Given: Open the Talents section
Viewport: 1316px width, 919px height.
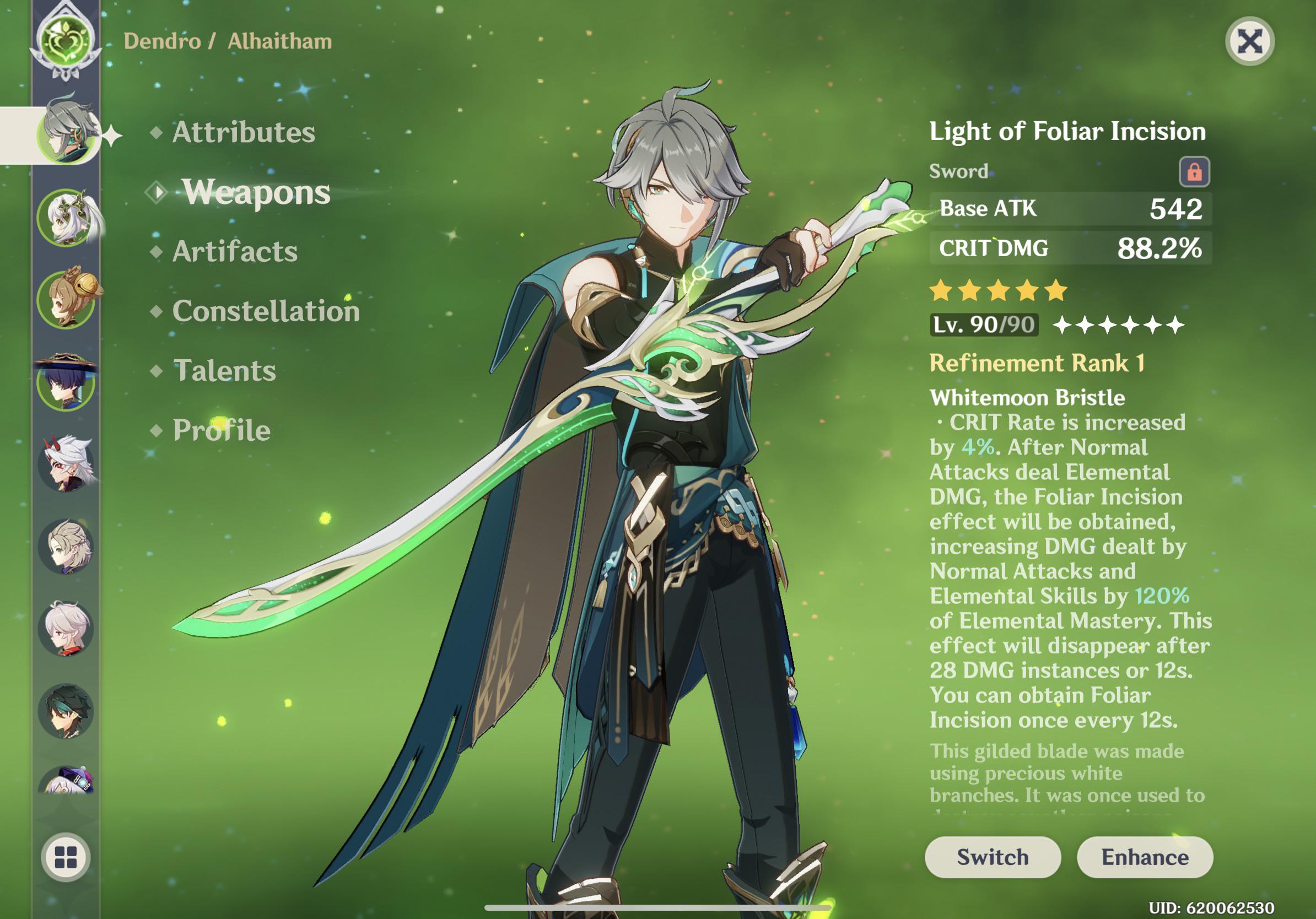Looking at the screenshot, I should (x=224, y=371).
